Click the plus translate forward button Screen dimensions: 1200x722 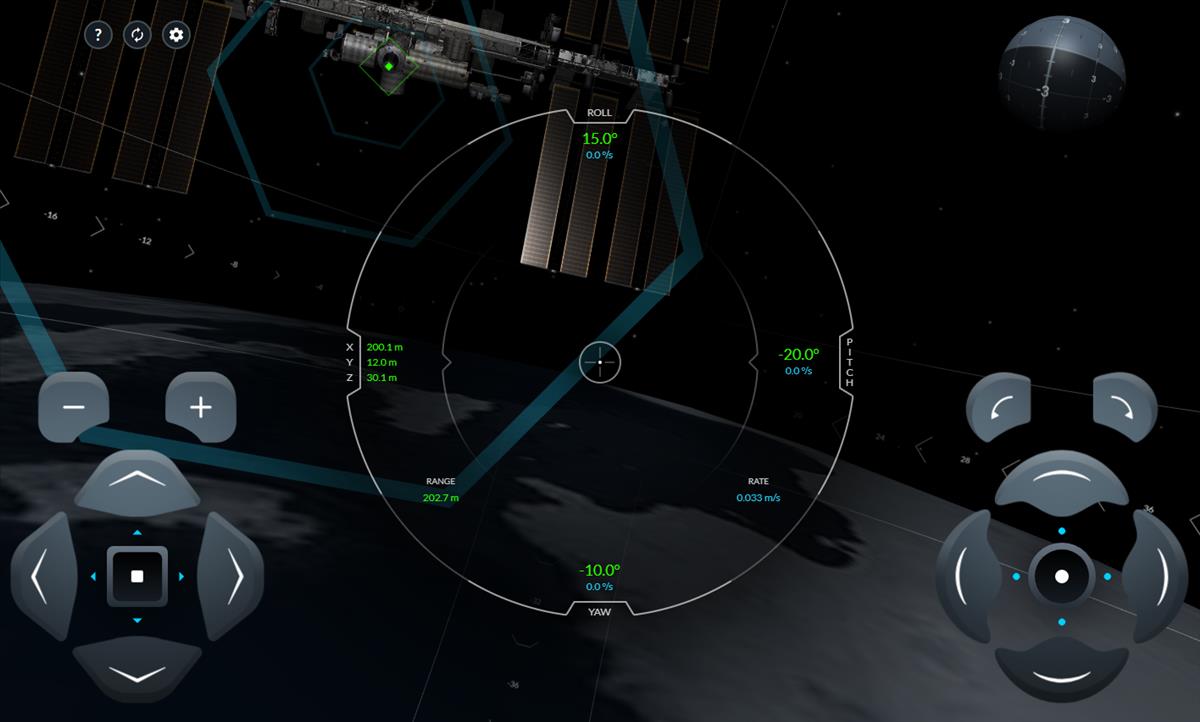point(201,407)
